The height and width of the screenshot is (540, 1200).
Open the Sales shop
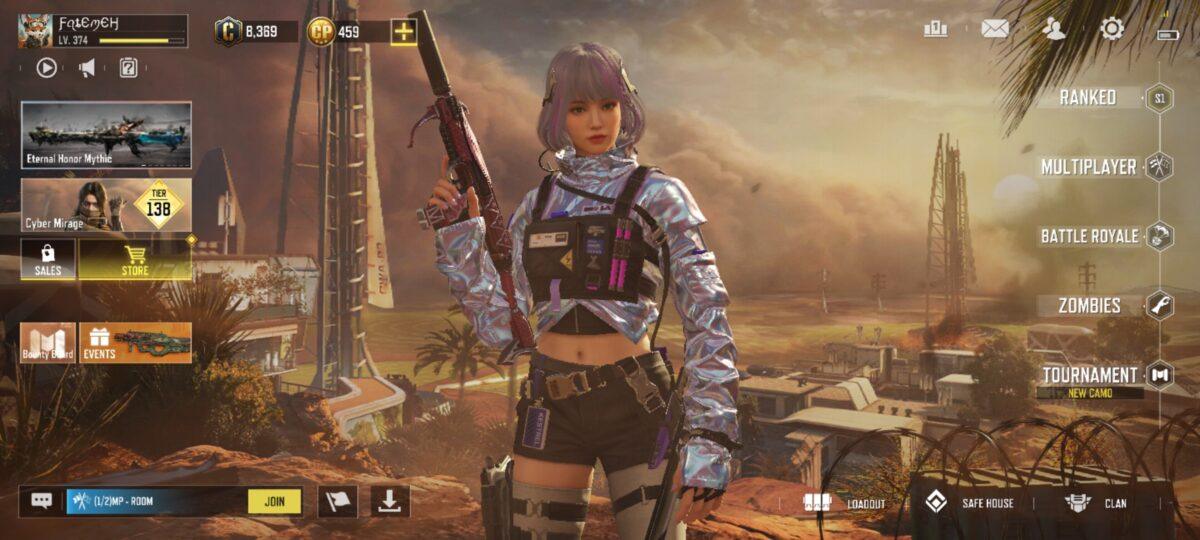pyautogui.click(x=48, y=260)
